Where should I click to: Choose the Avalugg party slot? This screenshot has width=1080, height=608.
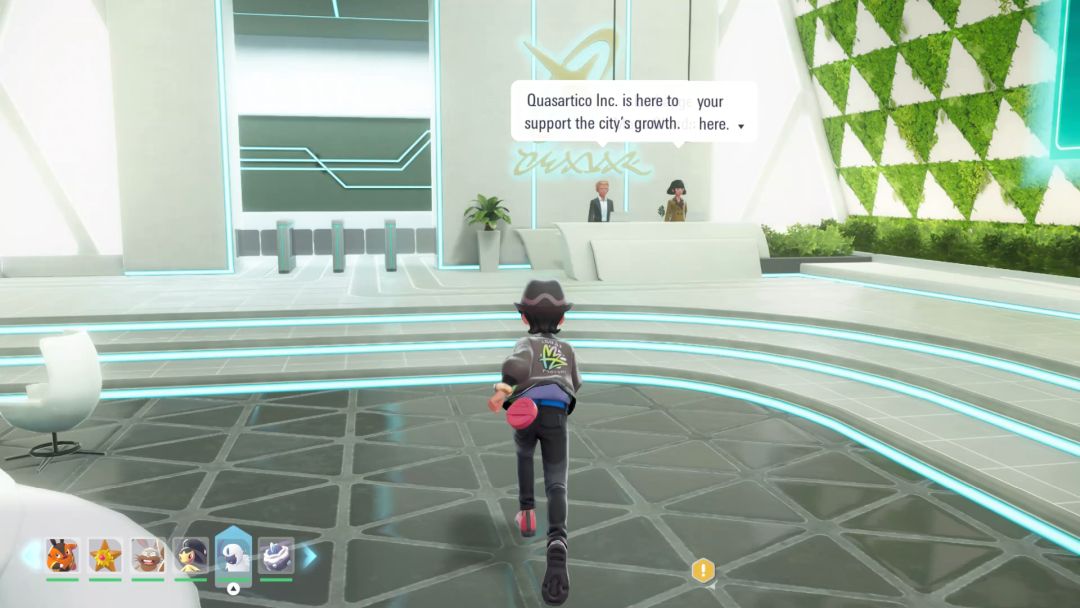click(x=276, y=554)
